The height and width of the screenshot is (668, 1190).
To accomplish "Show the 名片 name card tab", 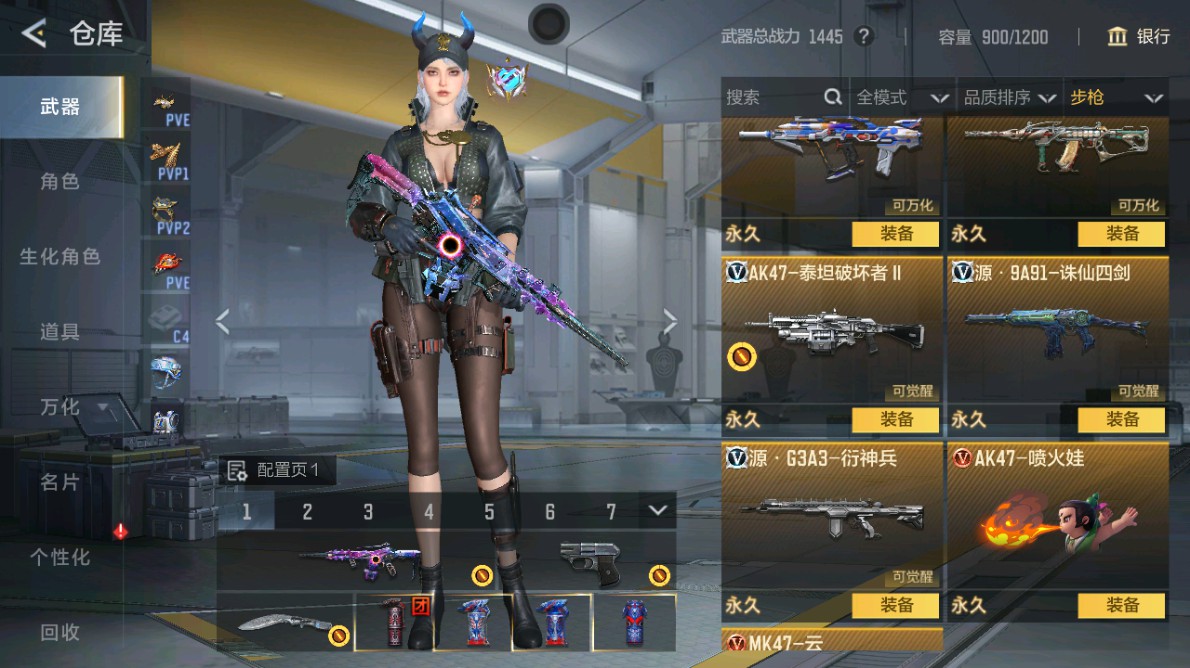I will click(x=60, y=482).
